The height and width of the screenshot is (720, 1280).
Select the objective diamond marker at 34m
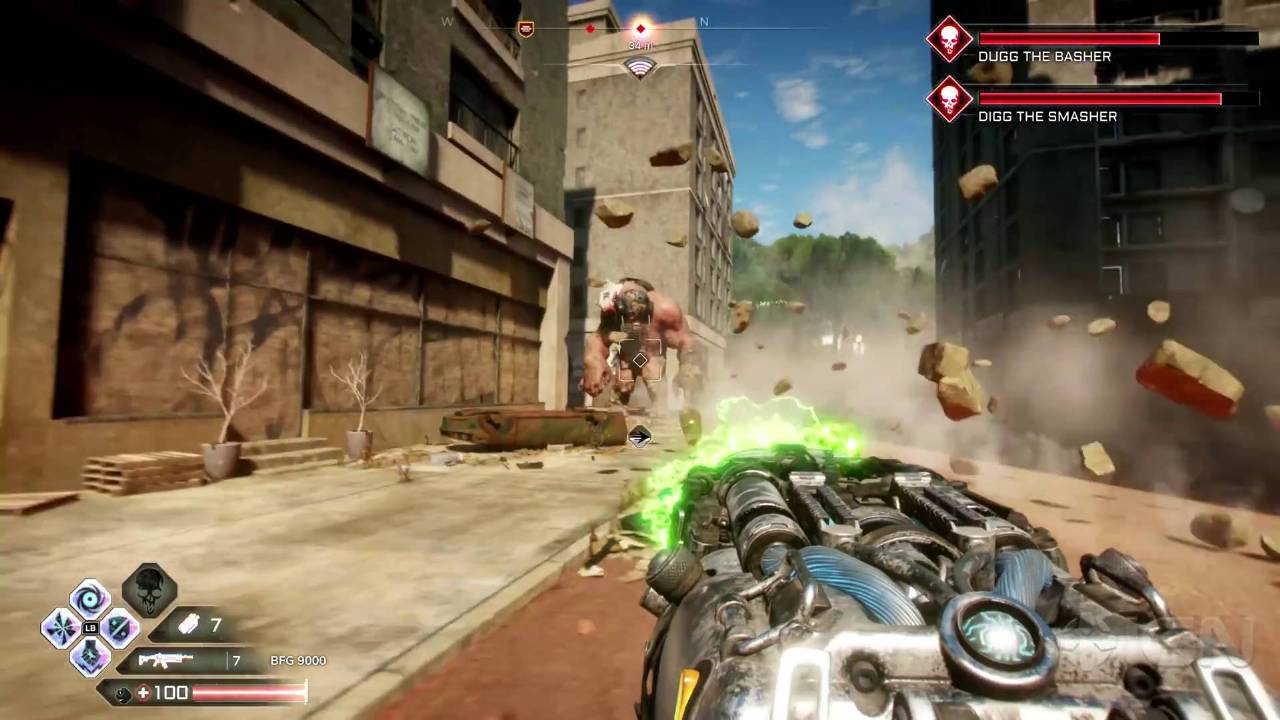641,28
